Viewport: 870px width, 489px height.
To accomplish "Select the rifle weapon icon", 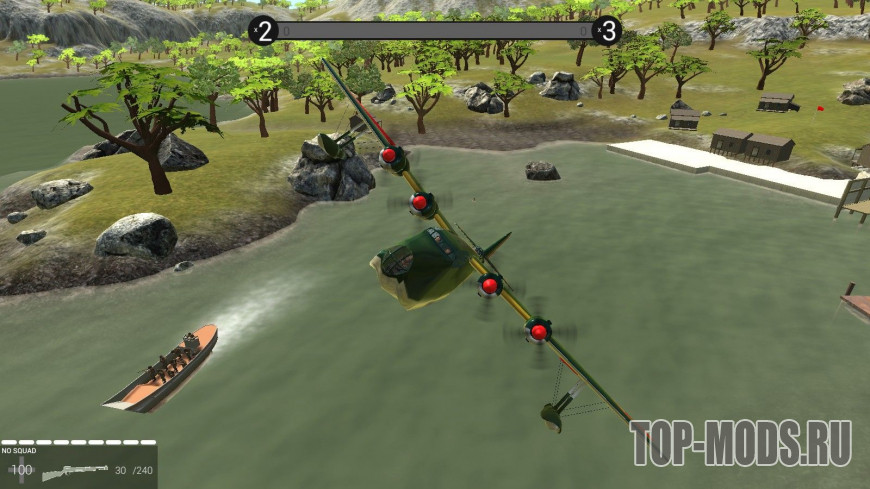I will coord(75,471).
